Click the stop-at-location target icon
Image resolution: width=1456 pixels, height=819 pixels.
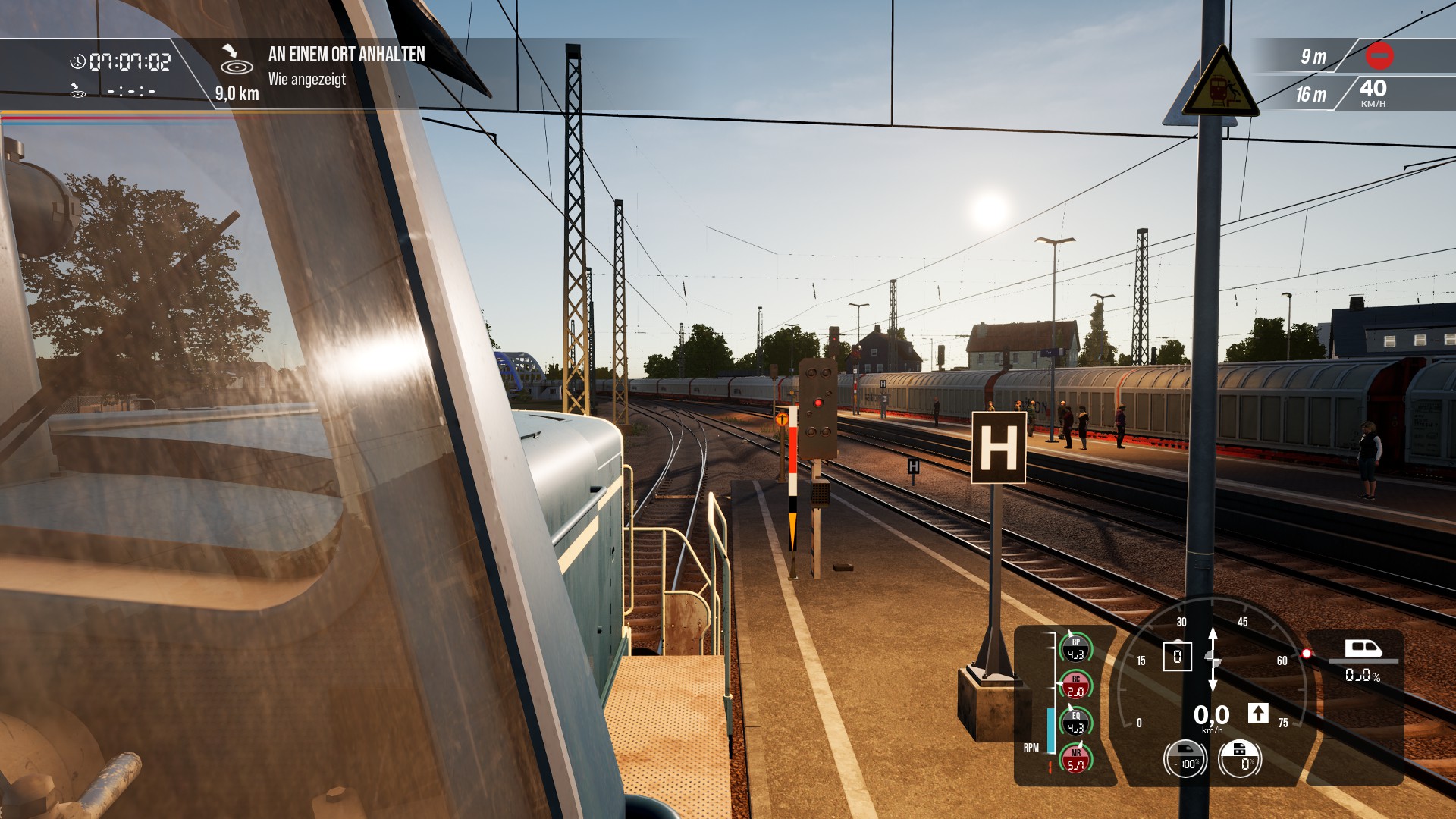click(236, 61)
